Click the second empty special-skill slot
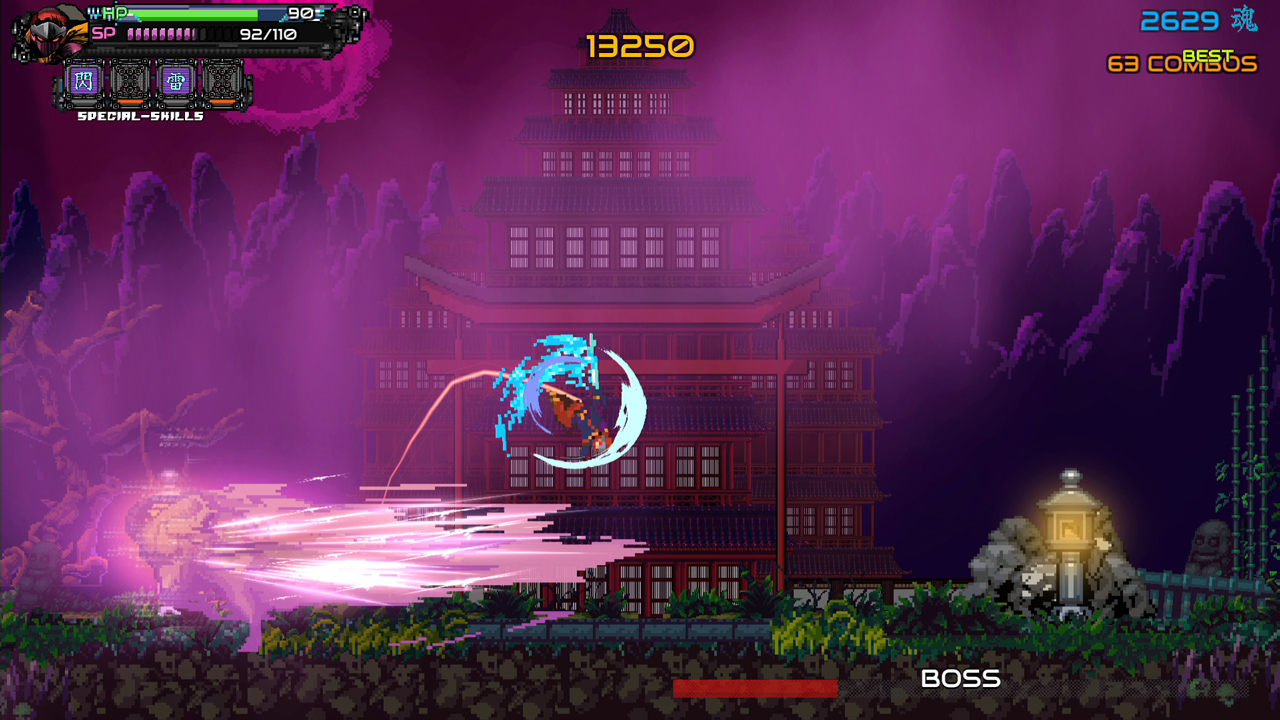The height and width of the screenshot is (720, 1280). (130, 80)
